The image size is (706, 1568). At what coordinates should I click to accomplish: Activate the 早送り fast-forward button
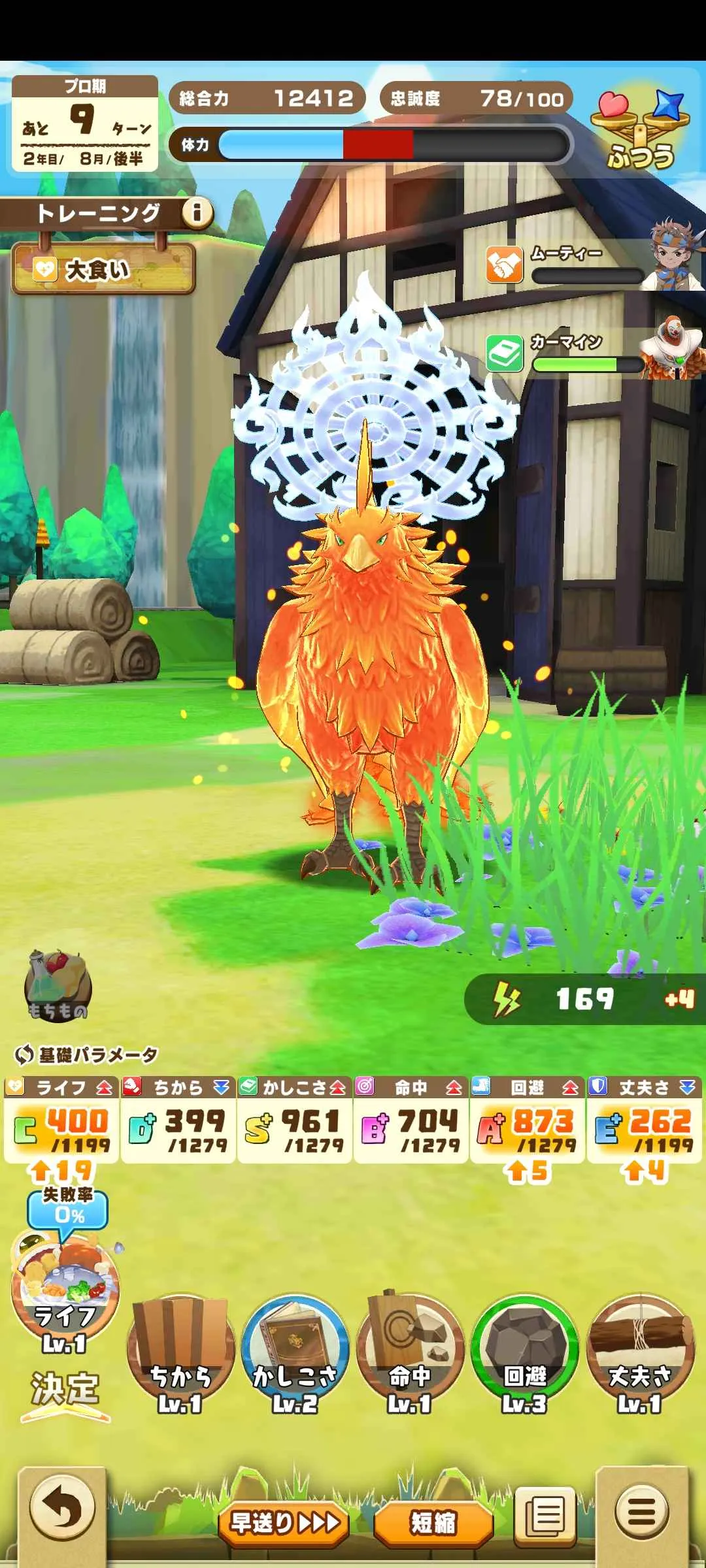(x=284, y=1522)
